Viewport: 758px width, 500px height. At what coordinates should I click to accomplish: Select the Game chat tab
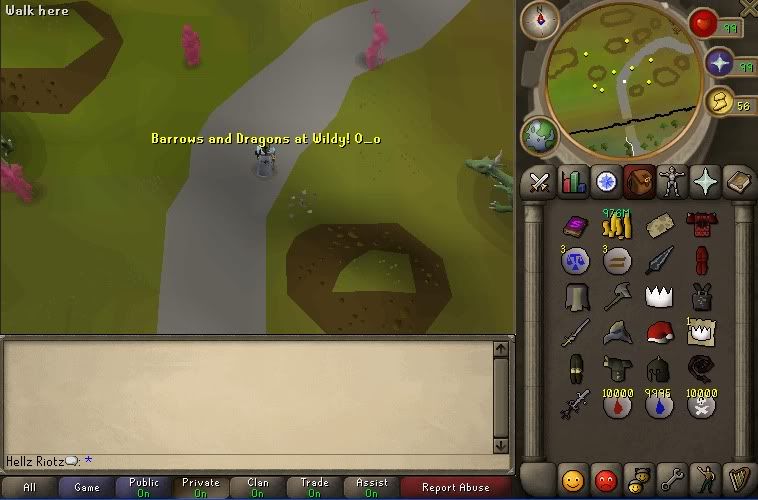point(87,488)
